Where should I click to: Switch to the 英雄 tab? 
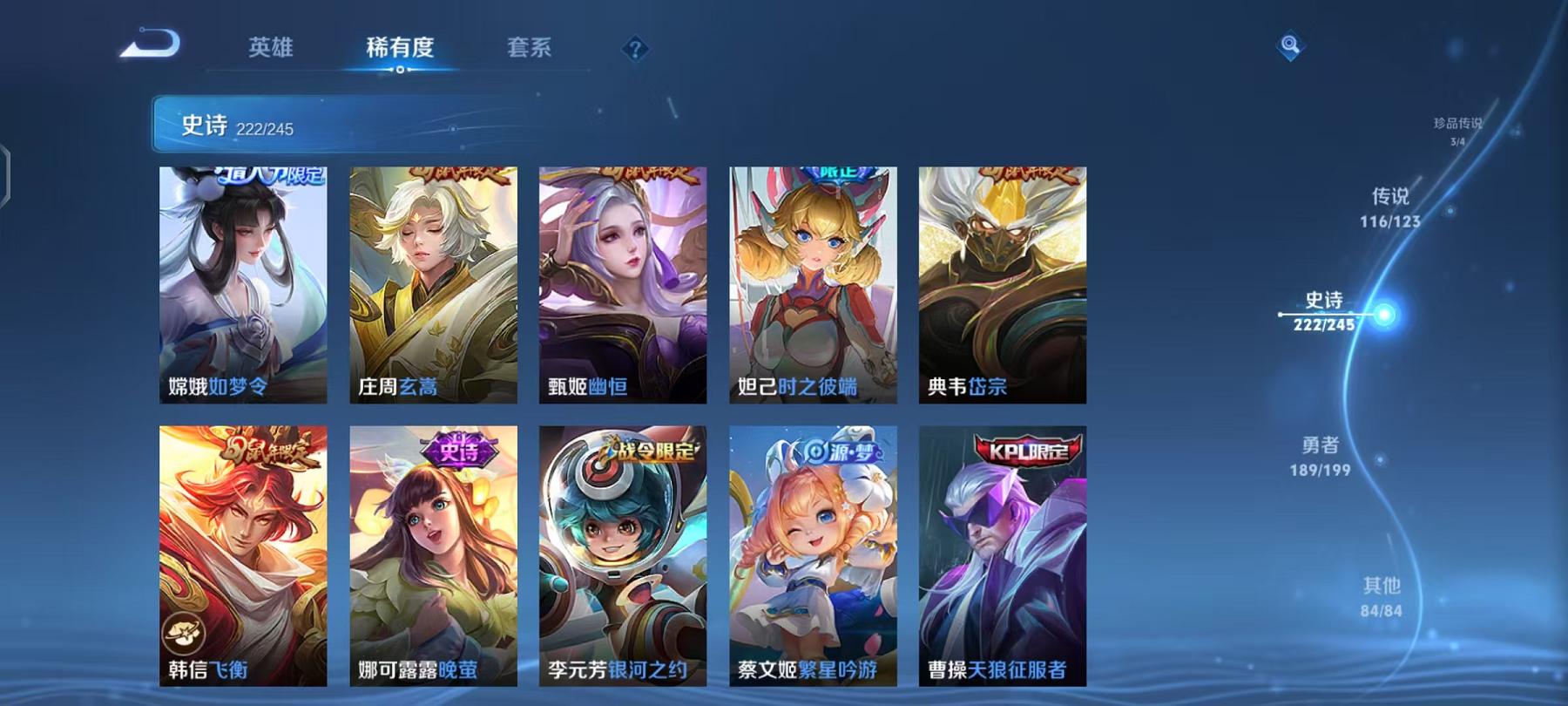pos(270,48)
